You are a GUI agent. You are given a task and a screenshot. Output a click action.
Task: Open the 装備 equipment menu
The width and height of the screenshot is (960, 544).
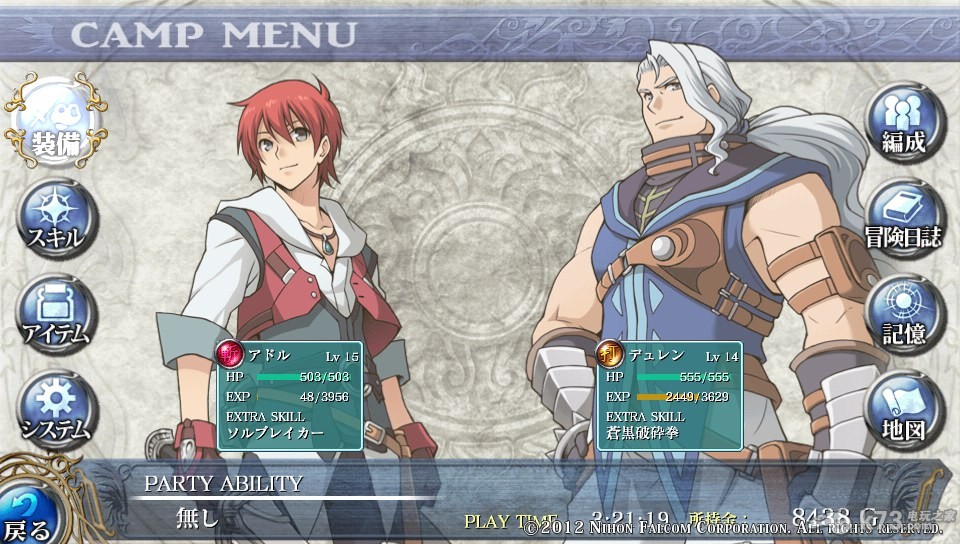click(55, 126)
